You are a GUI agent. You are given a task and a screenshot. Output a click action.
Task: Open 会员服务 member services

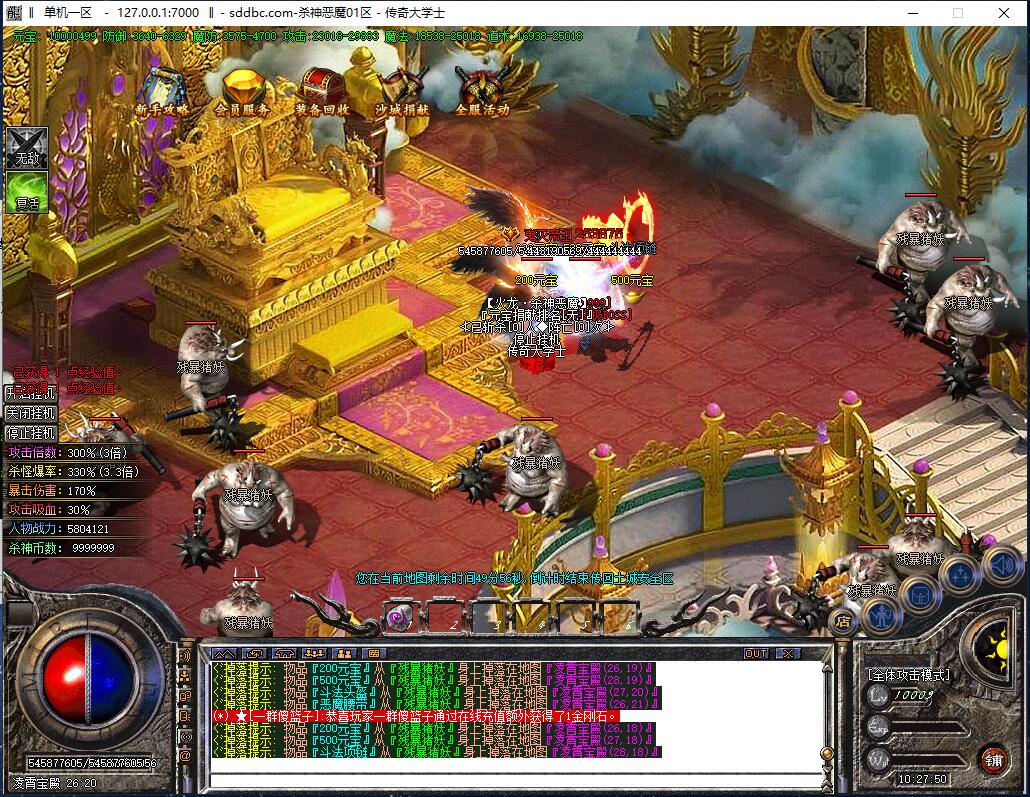[242, 90]
